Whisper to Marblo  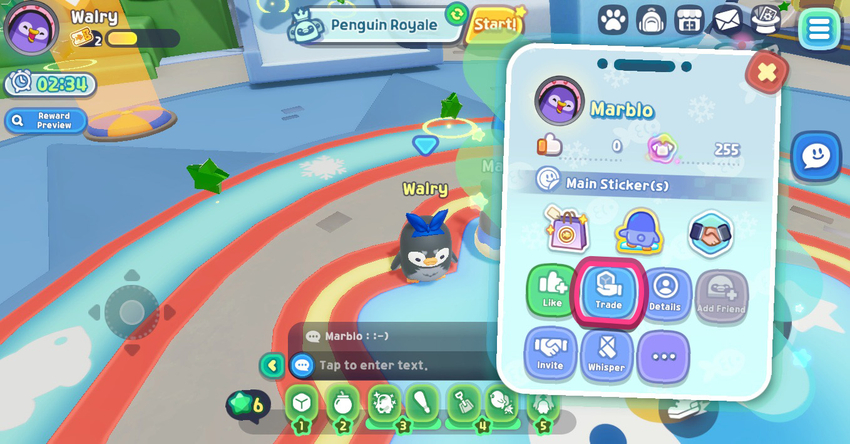click(x=607, y=355)
